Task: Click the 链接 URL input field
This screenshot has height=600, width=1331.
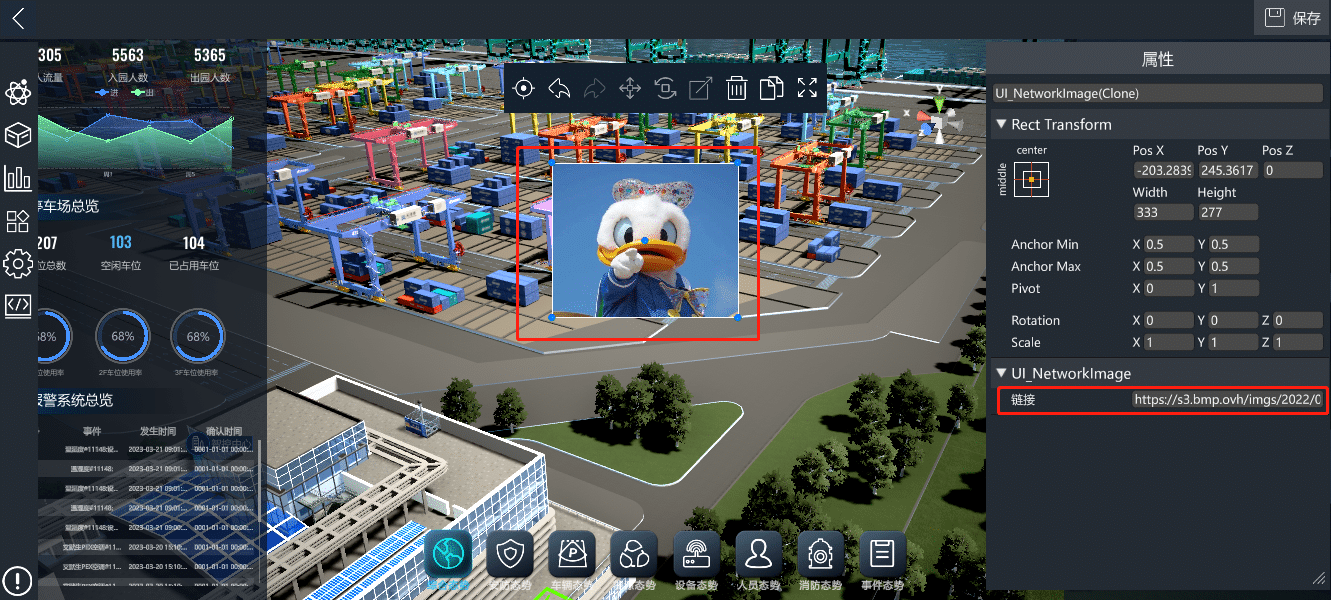Action: pyautogui.click(x=1226, y=399)
